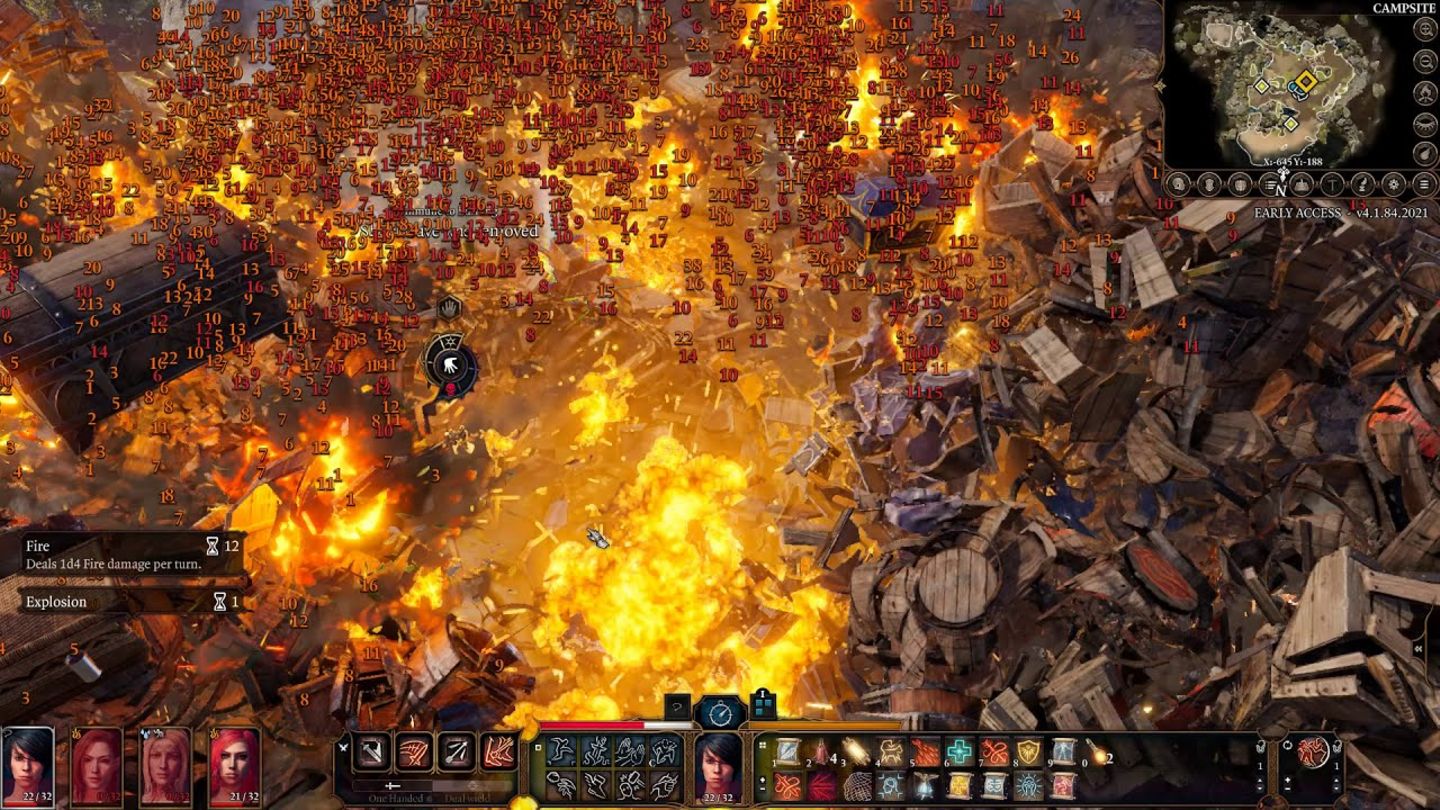
Task: Toggle the closed-eye button beside the minimap
Action: (1425, 124)
